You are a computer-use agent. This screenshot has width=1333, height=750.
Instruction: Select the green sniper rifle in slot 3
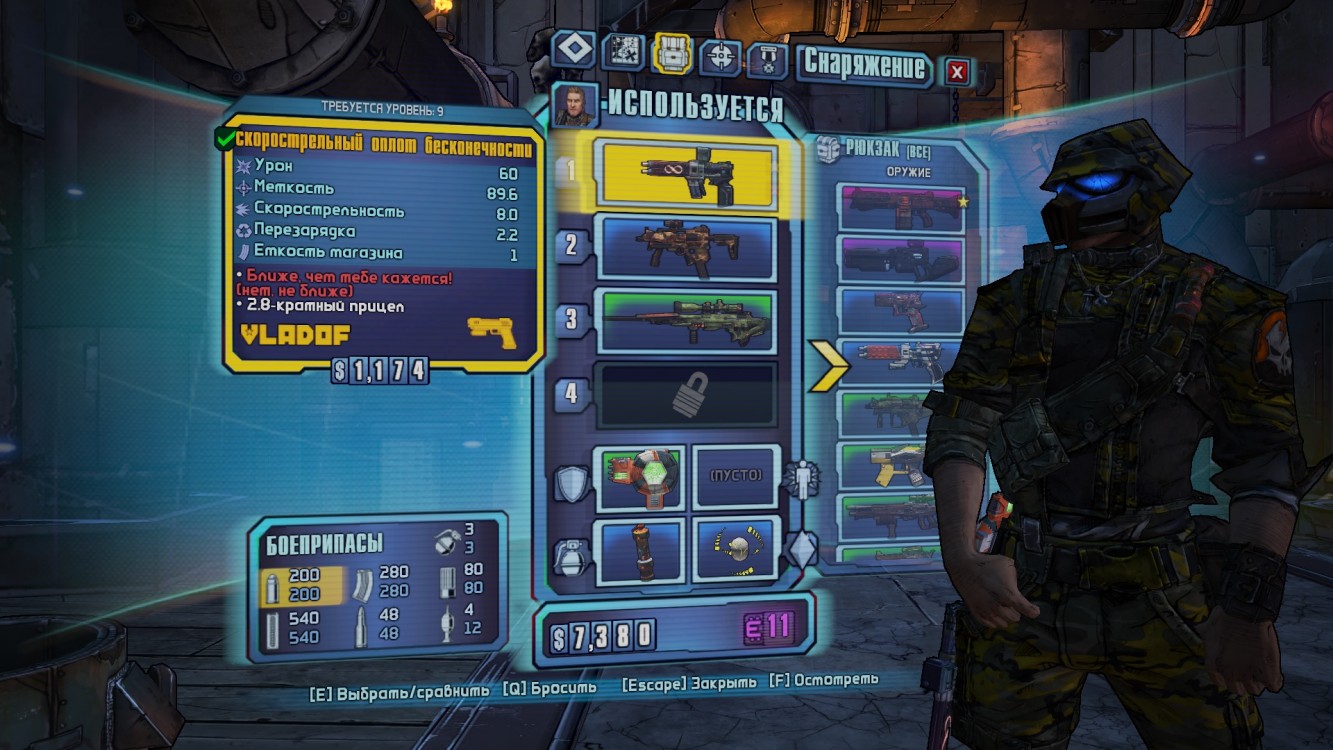pos(686,321)
